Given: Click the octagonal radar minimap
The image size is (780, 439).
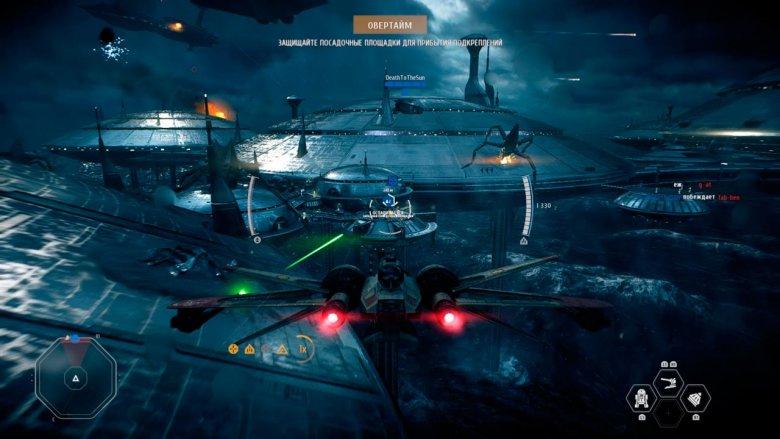Looking at the screenshot, I should [x=76, y=378].
